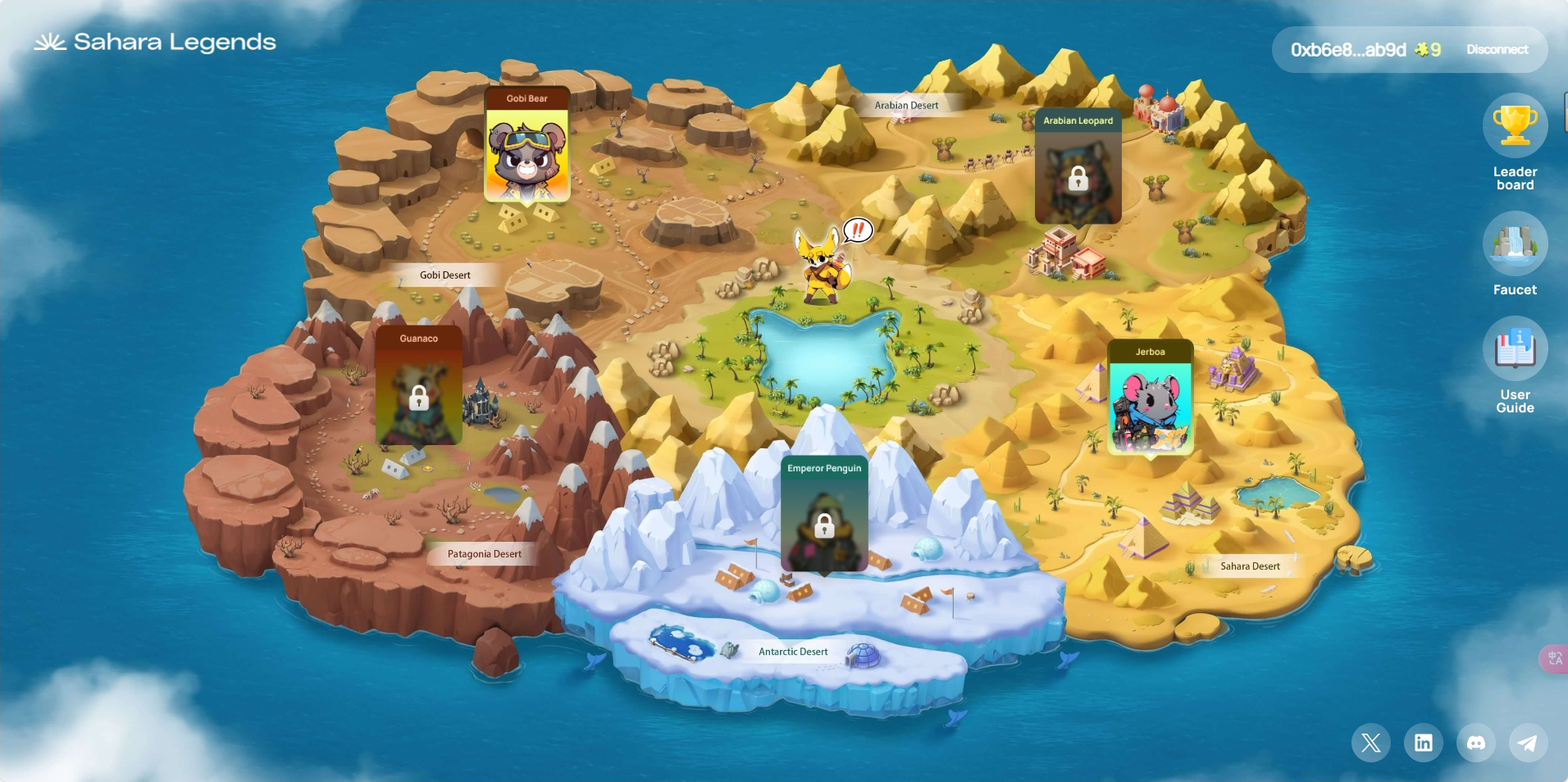Choose the locked Arabian Leopard card
Viewport: 1568px width, 782px height.
(x=1078, y=168)
